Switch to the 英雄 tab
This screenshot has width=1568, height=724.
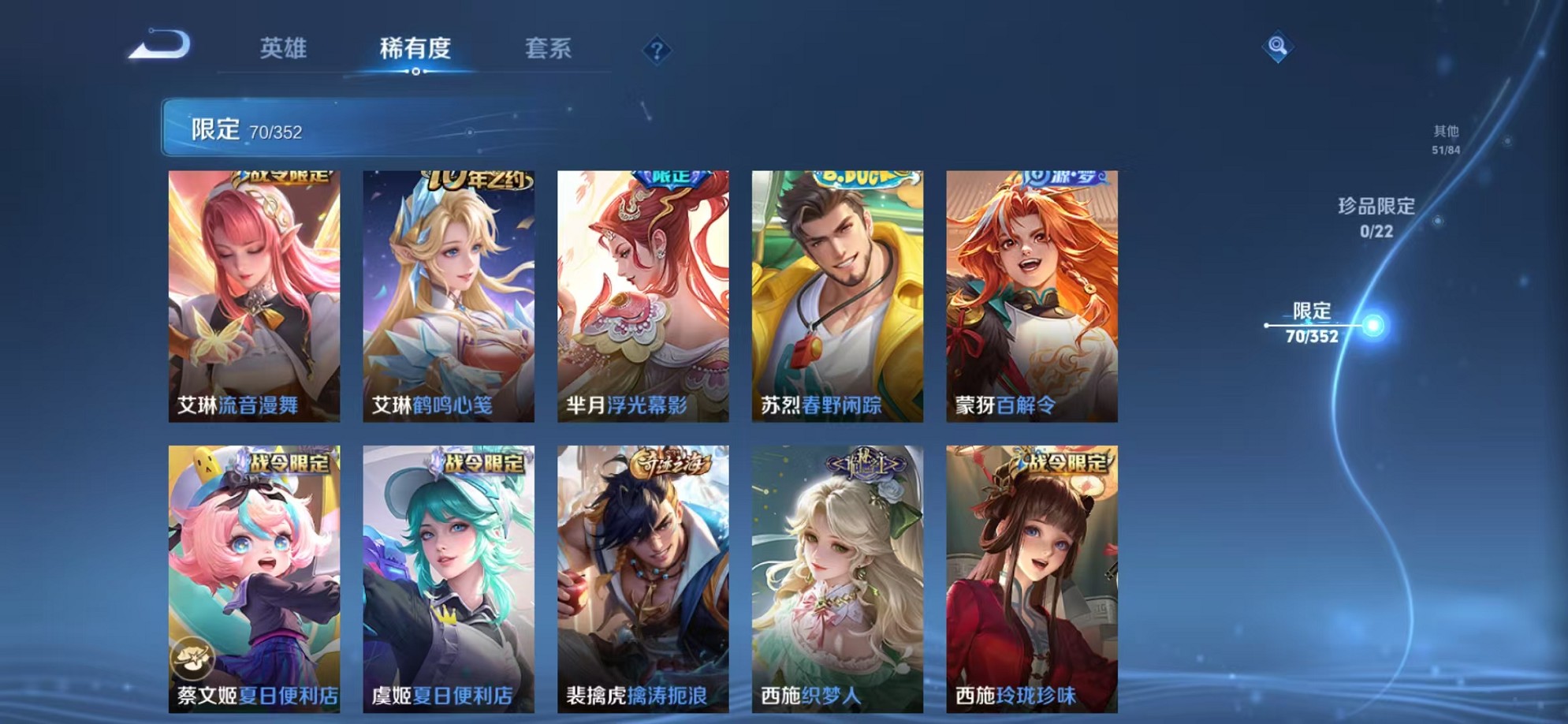284,48
